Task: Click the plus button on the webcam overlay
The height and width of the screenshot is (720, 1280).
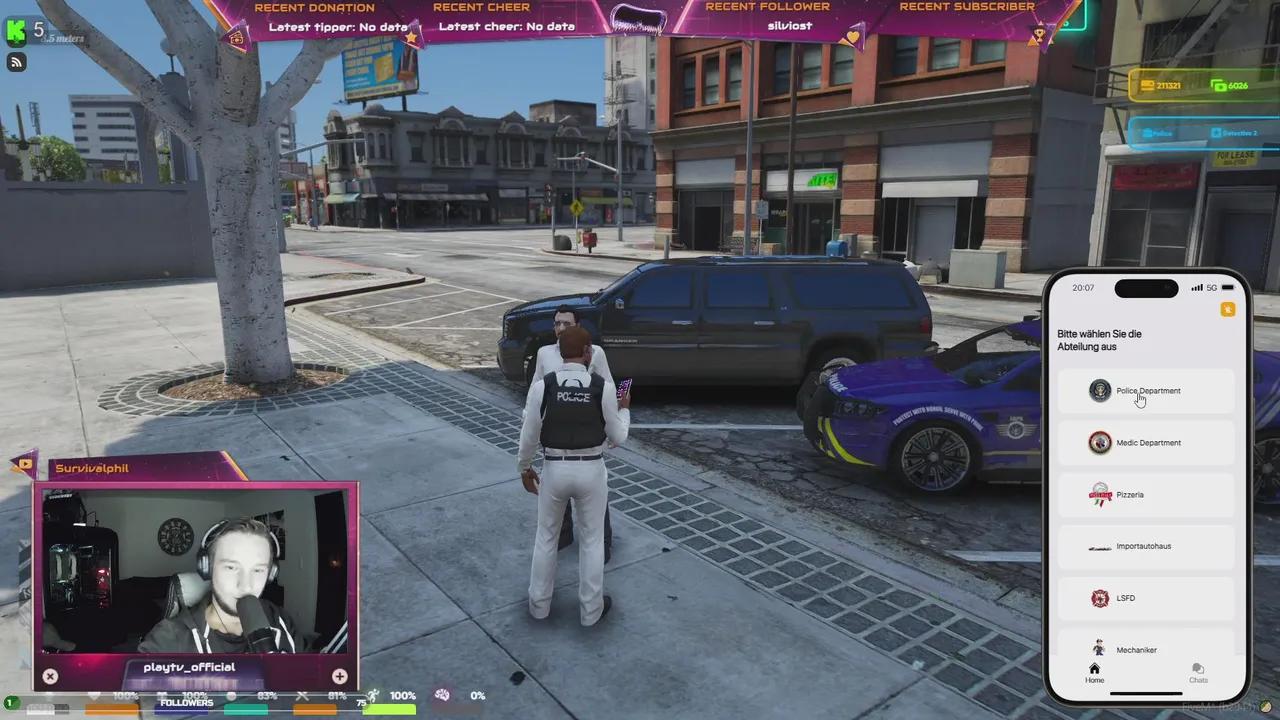Action: [339, 676]
